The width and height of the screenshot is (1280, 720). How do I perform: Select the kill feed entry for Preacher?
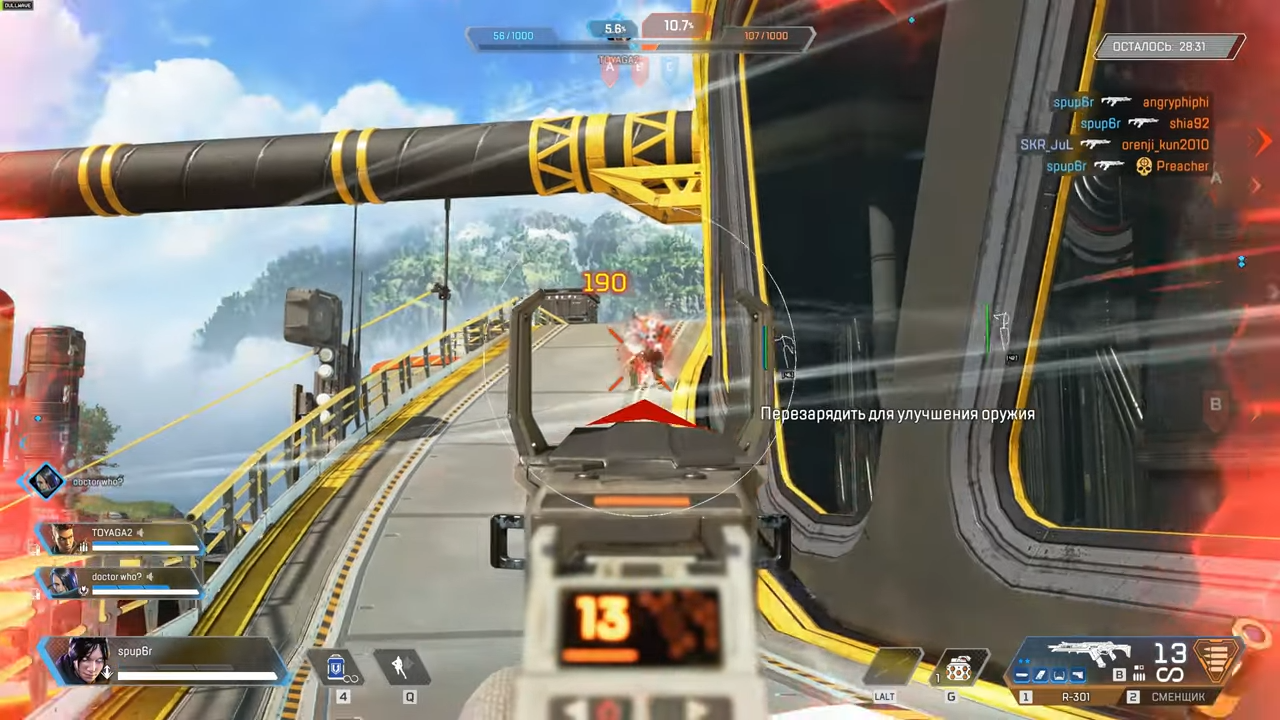[x=1127, y=166]
